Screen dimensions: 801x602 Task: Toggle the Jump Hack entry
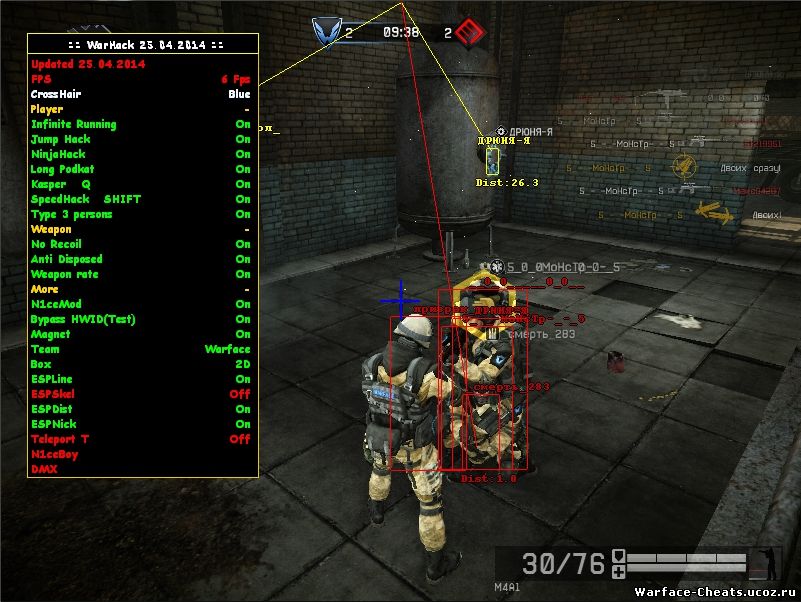[140, 139]
